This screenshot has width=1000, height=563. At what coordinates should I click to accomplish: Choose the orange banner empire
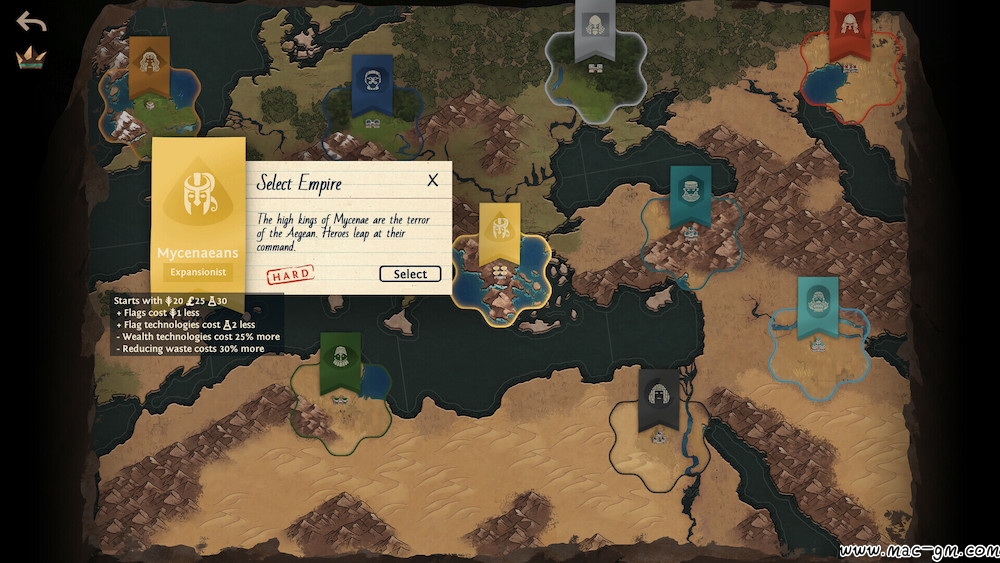tap(148, 66)
